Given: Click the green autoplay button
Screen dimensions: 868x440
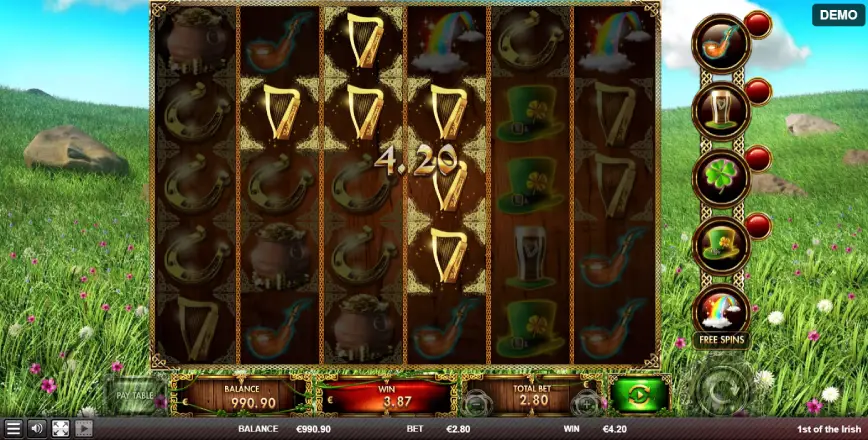Looking at the screenshot, I should (640, 393).
